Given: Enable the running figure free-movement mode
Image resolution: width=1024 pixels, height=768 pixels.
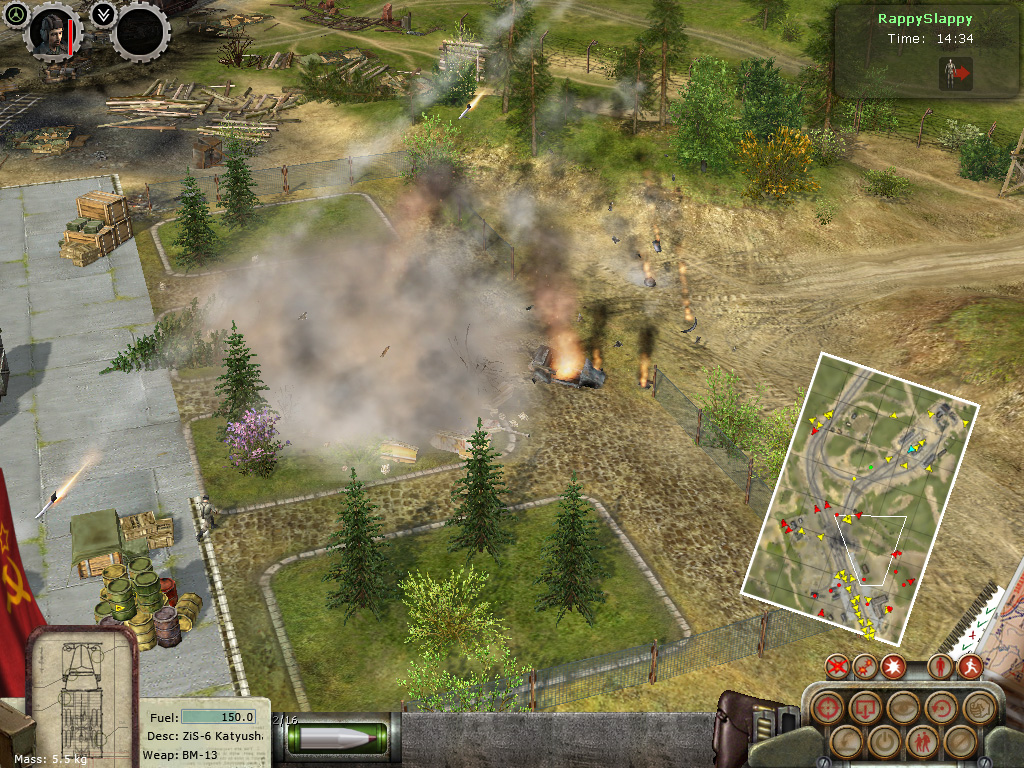Looking at the screenshot, I should pyautogui.click(x=969, y=666).
